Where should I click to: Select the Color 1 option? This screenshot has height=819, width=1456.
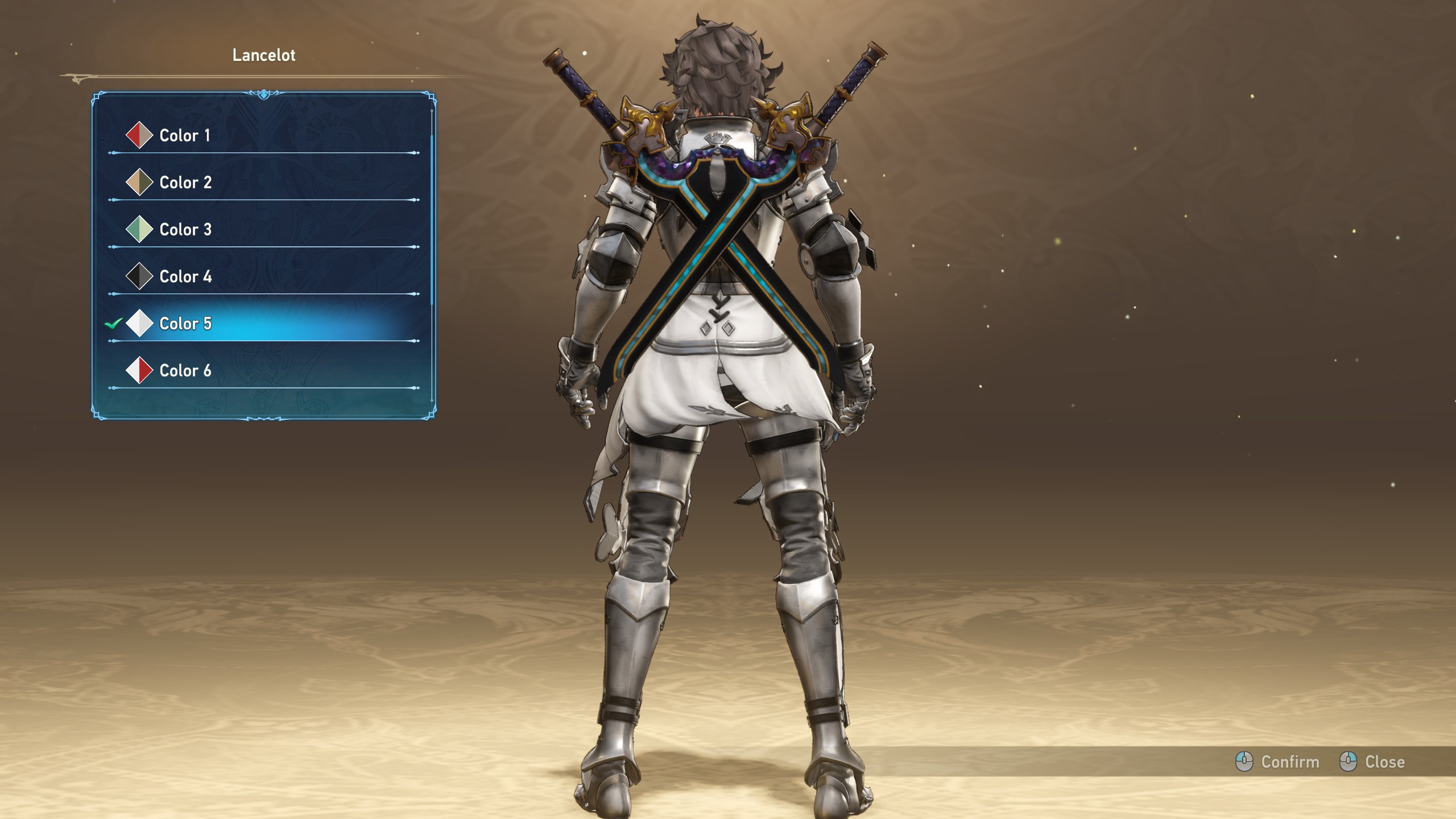pos(185,135)
